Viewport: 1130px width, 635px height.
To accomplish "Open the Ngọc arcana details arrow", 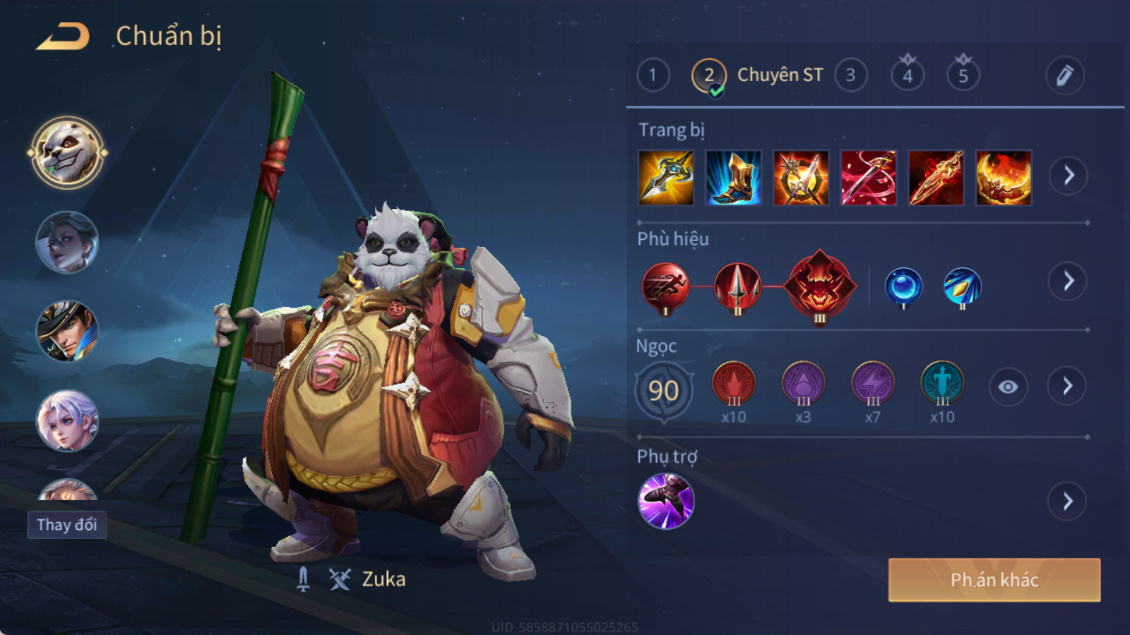I will pyautogui.click(x=1068, y=386).
